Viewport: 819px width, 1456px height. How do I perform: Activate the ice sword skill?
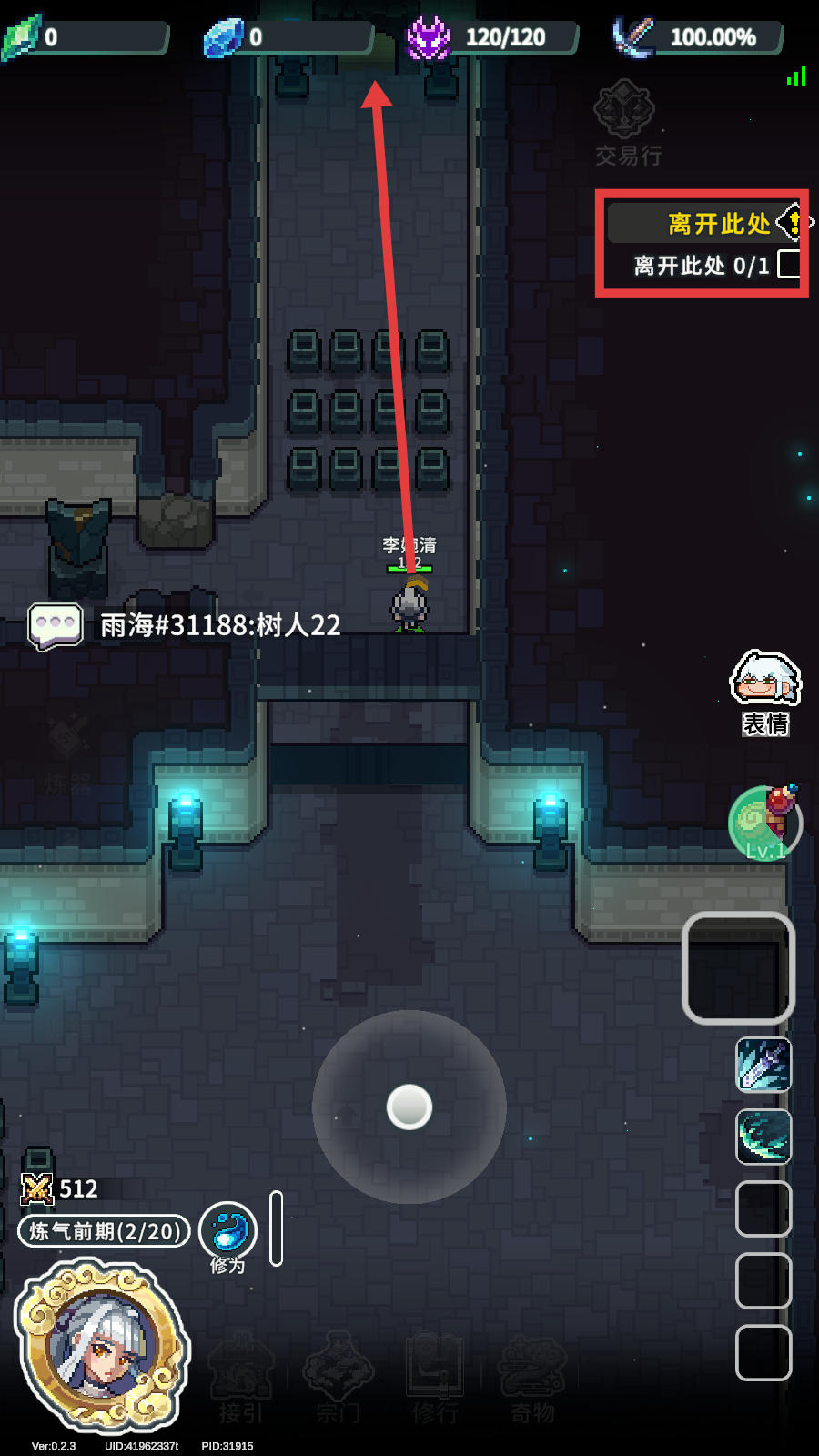click(763, 1064)
